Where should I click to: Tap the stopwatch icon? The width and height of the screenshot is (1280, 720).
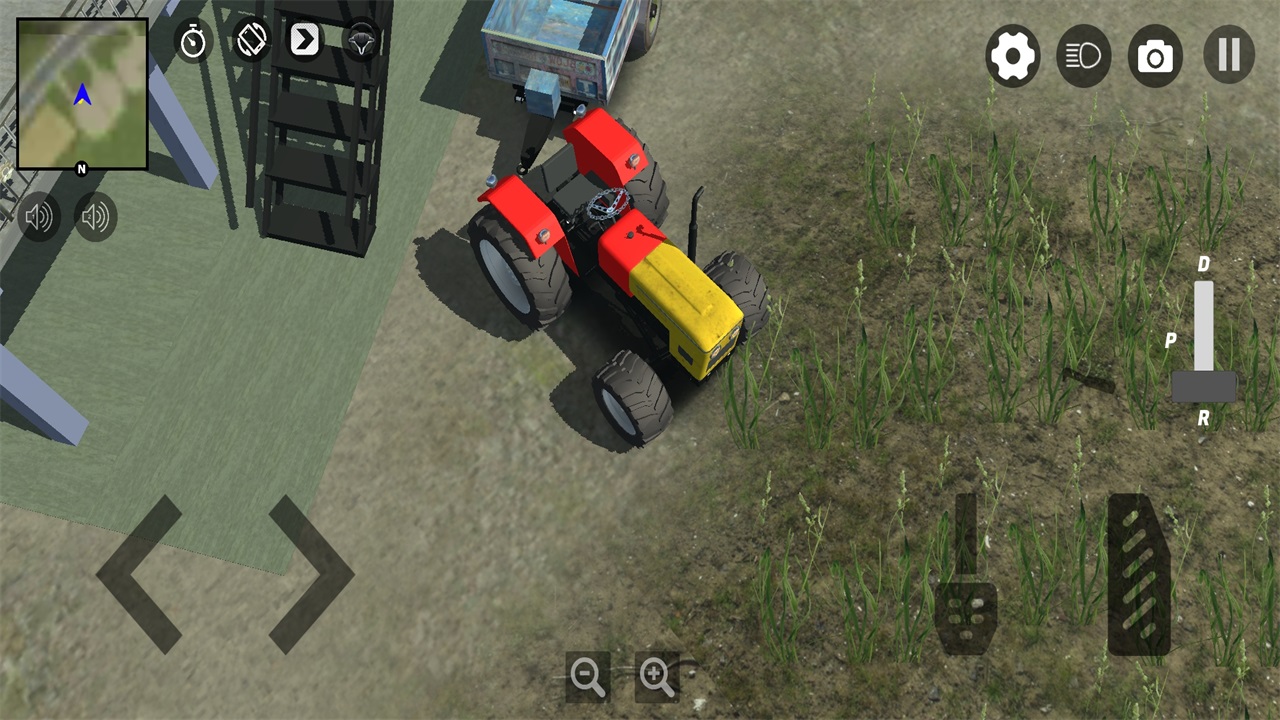193,41
